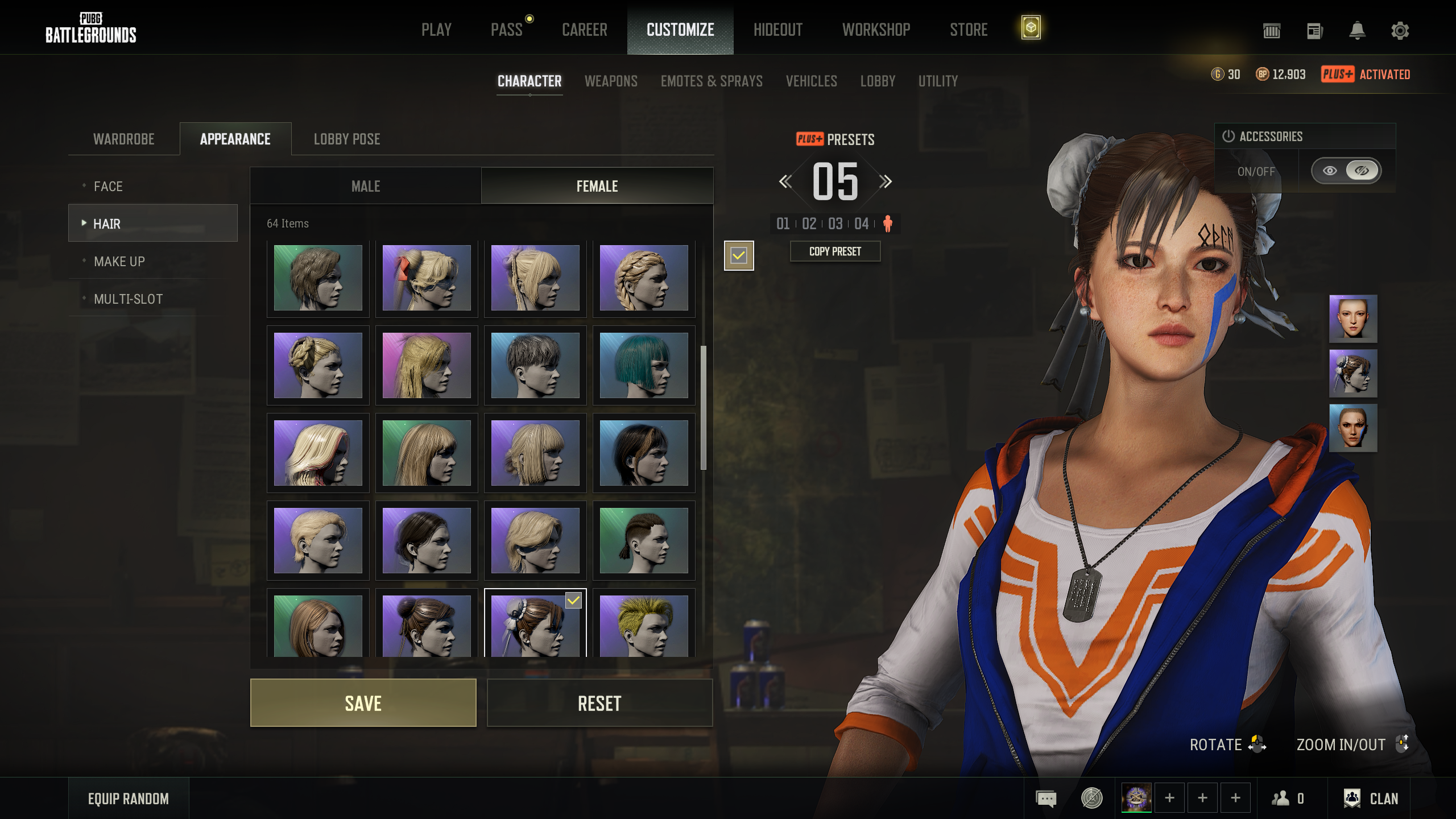
Task: Save the current appearance changes
Action: point(363,703)
